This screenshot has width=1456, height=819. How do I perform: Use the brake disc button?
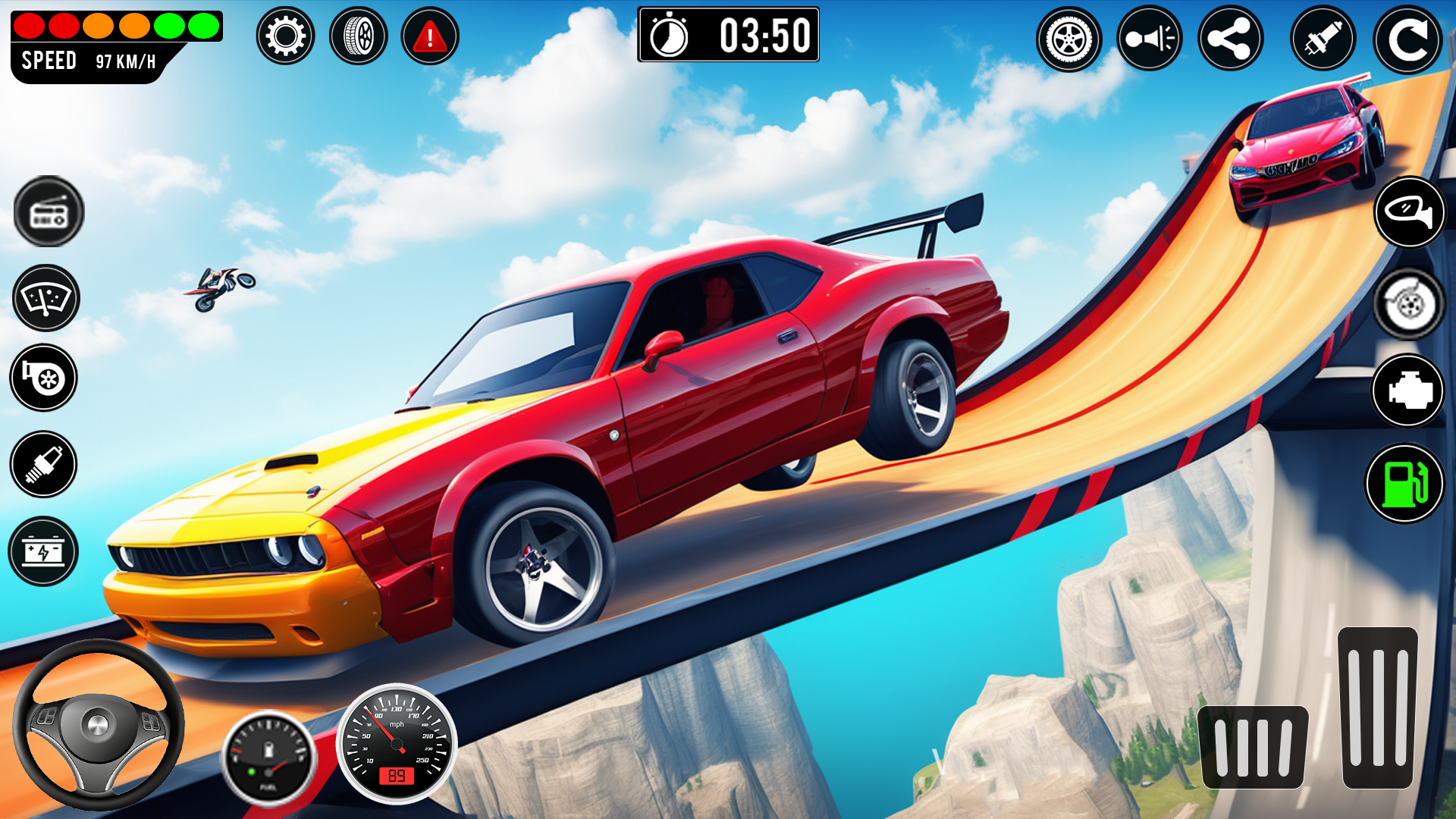point(1409,305)
